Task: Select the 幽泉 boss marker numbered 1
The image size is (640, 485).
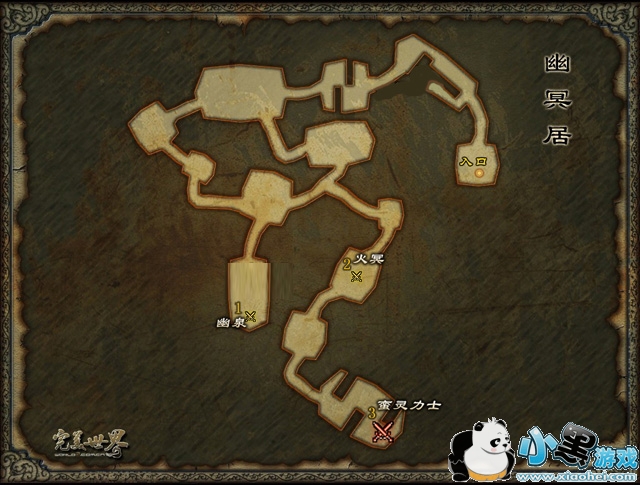Action: [250, 316]
